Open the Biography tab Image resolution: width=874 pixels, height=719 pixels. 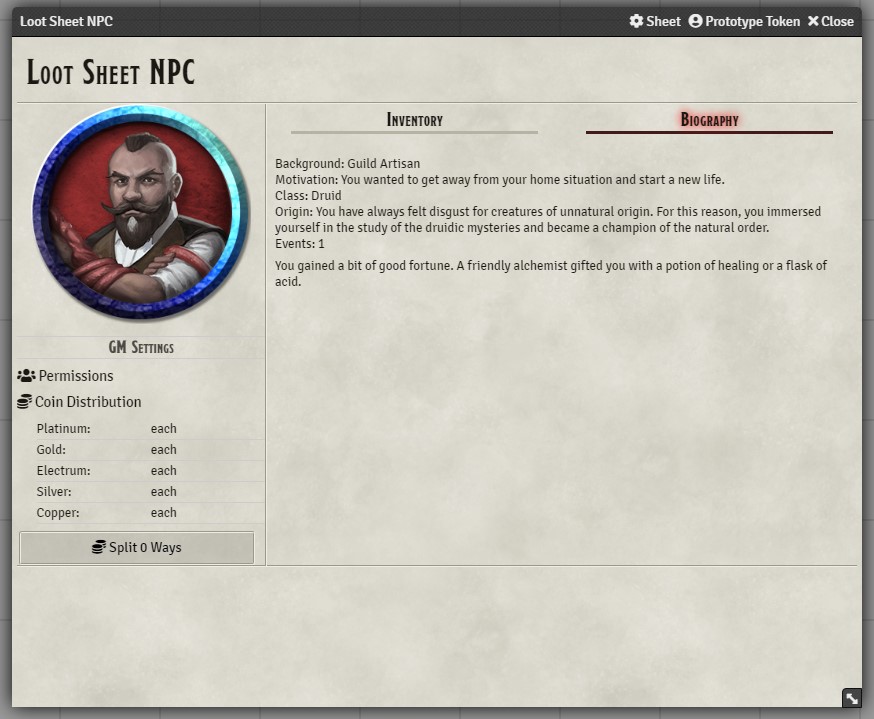pos(709,120)
